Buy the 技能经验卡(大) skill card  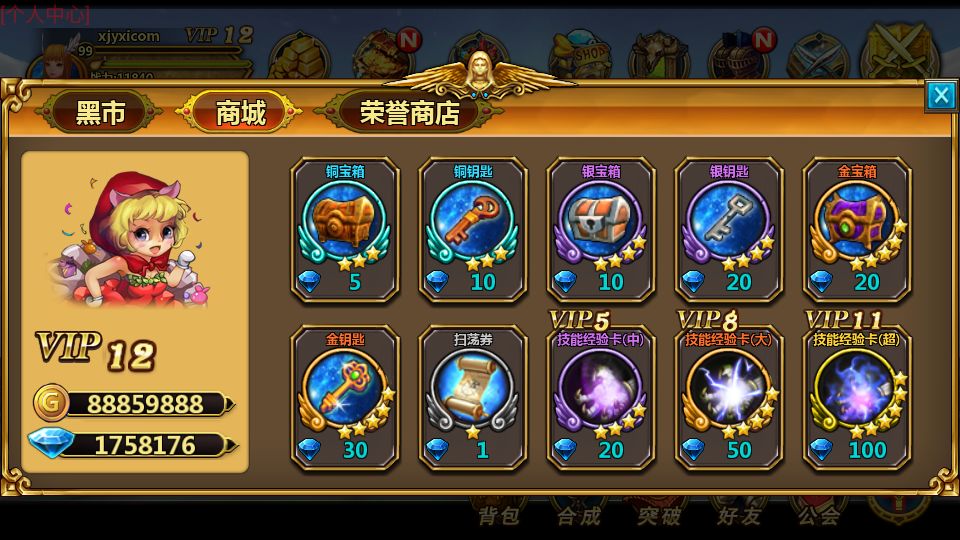tap(729, 397)
